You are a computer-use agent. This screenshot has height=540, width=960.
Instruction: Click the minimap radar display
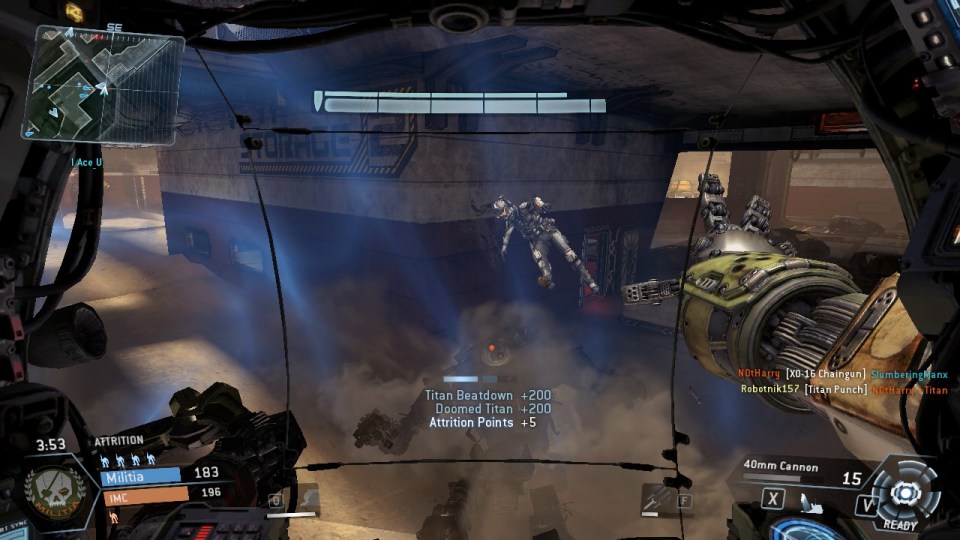103,82
